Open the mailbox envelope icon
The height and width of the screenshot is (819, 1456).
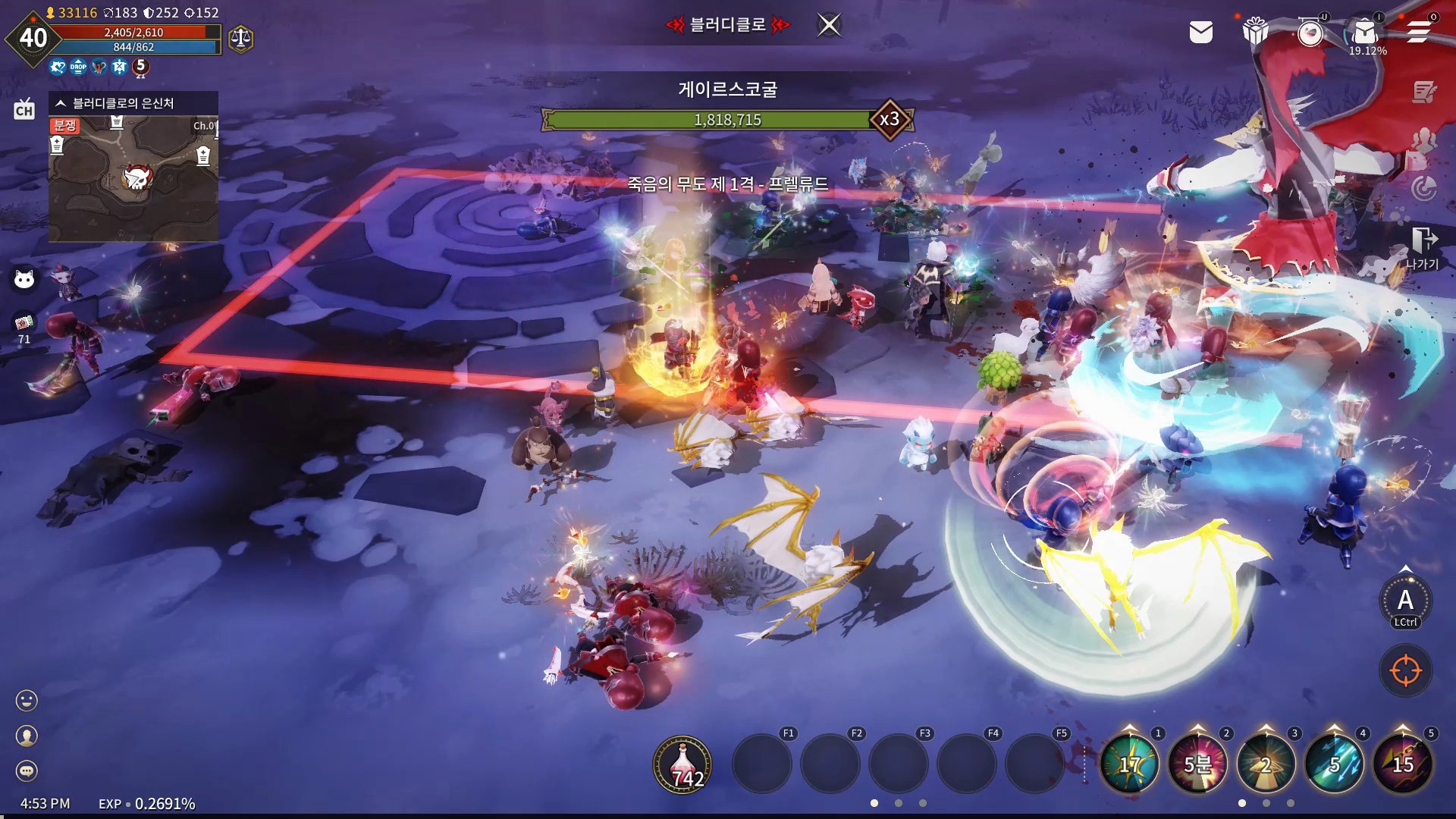click(1200, 32)
